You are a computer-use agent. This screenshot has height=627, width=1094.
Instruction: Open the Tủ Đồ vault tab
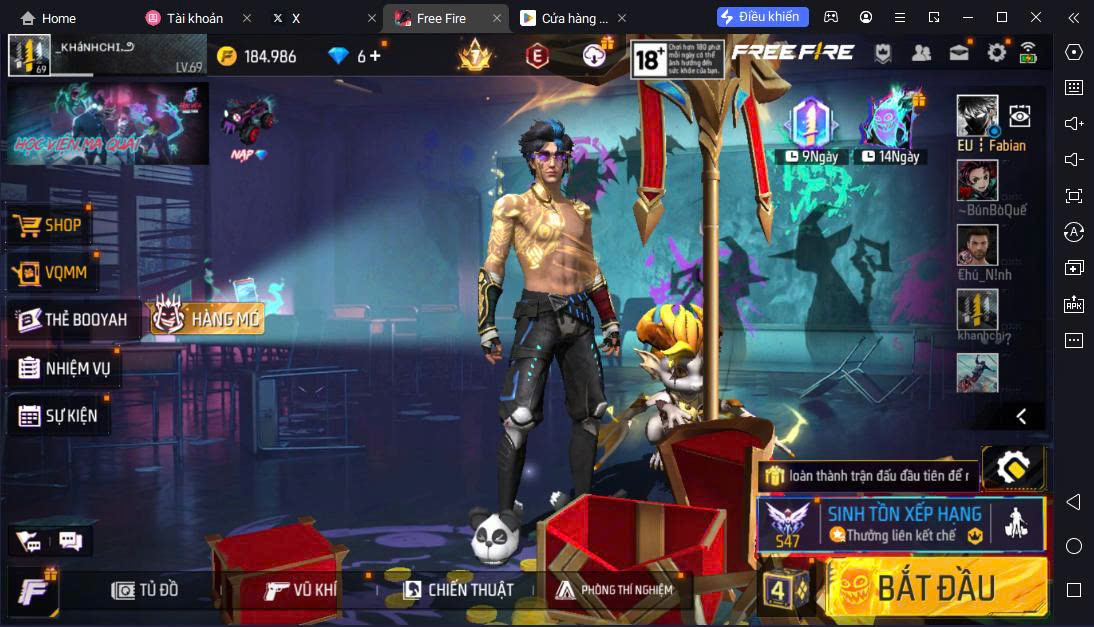pyautogui.click(x=145, y=590)
